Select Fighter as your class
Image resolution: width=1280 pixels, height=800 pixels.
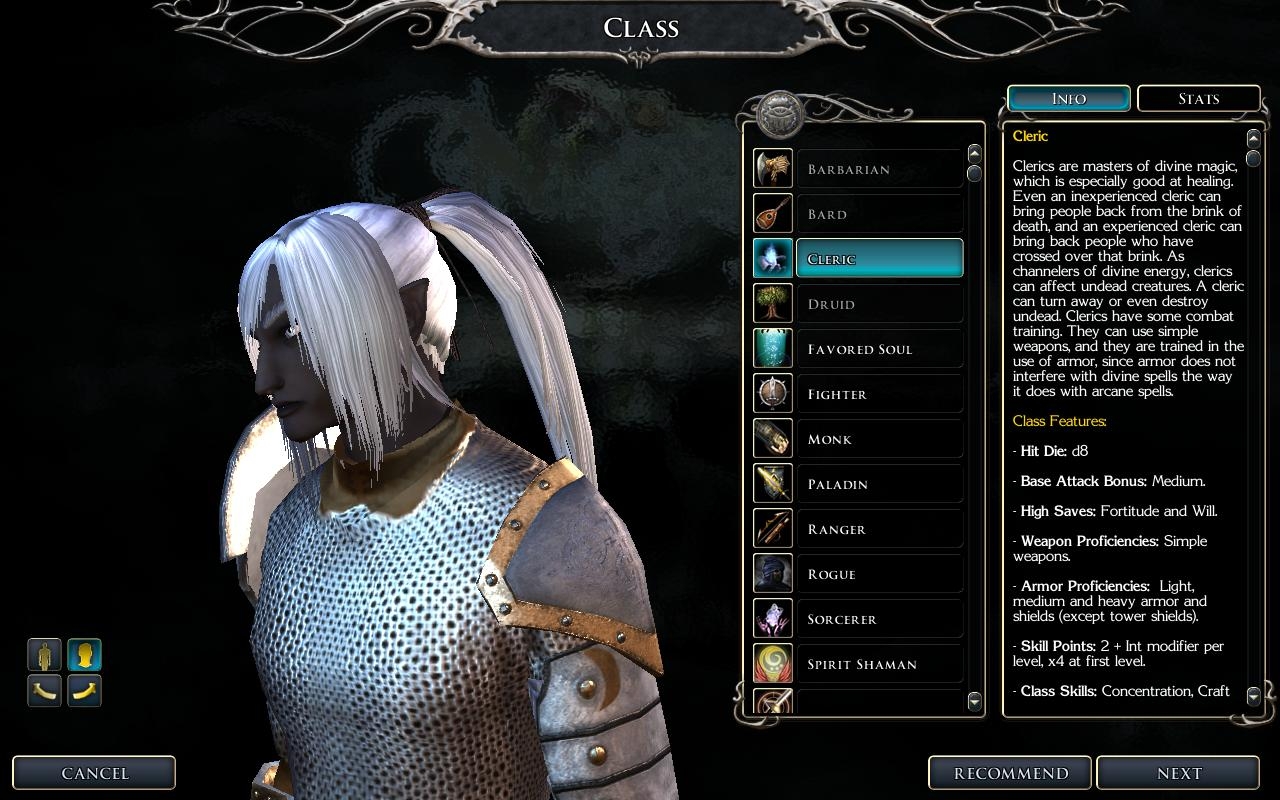pos(879,394)
